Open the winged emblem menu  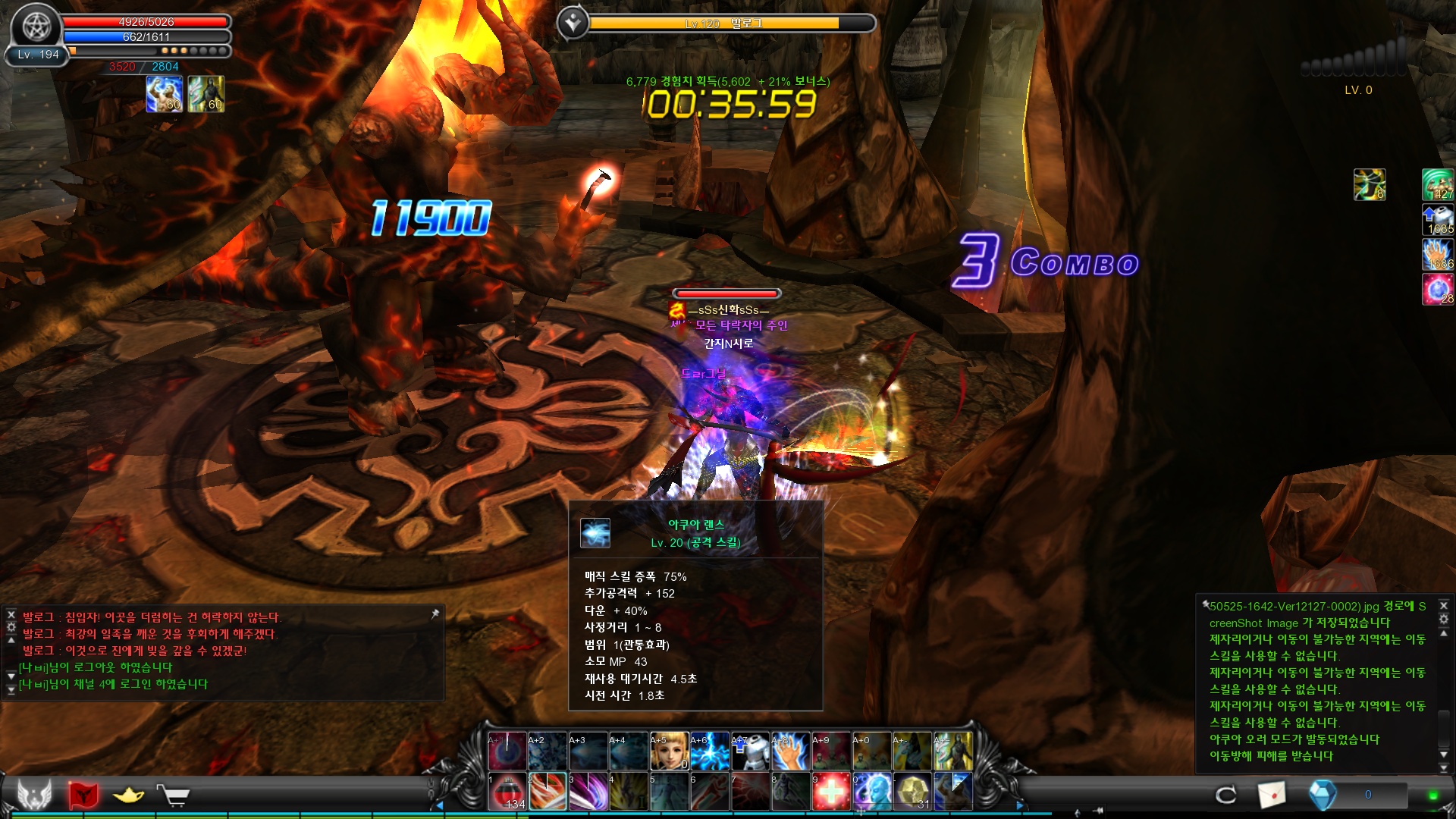tap(35, 794)
